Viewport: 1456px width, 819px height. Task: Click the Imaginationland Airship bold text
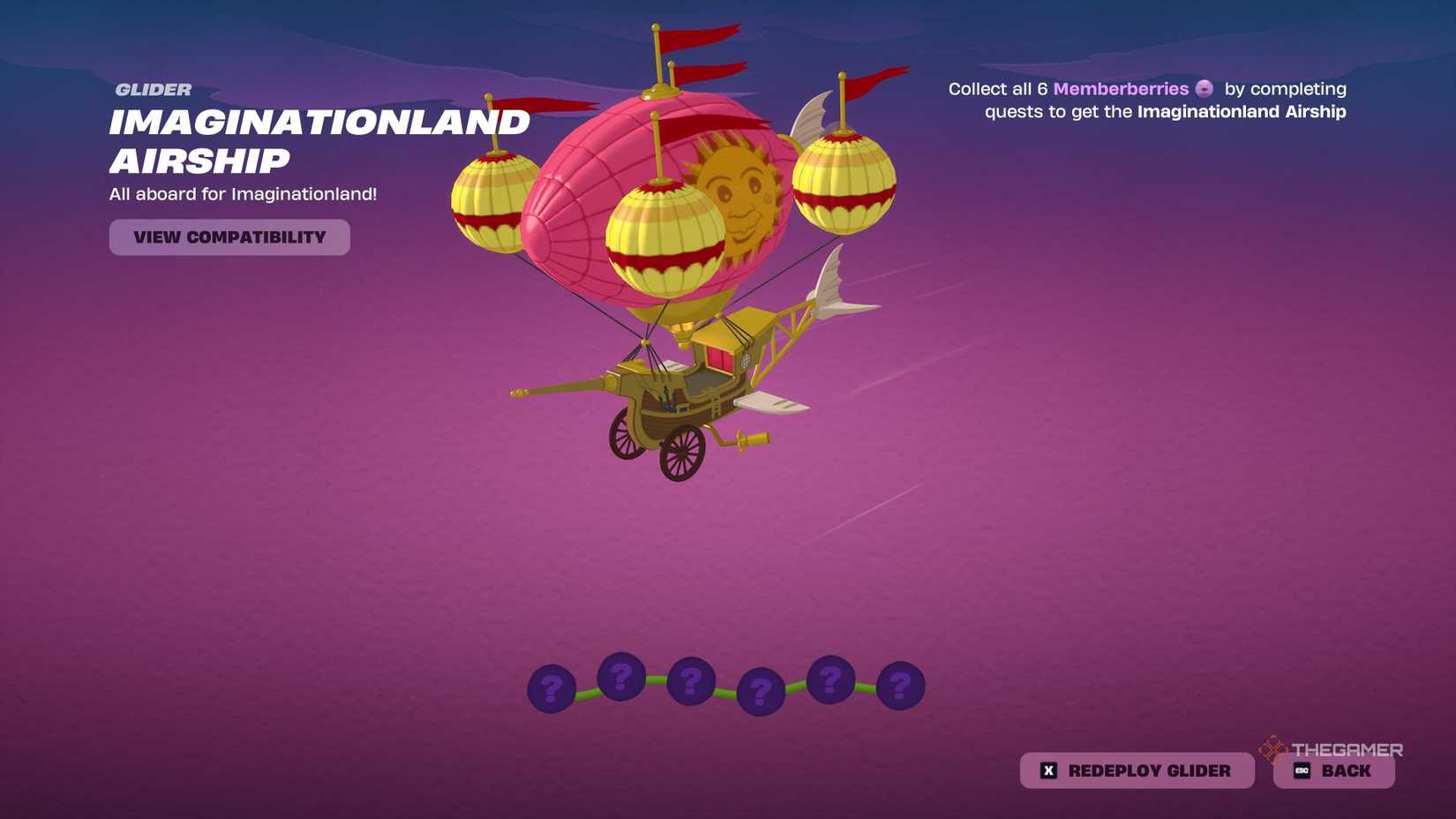[x=1242, y=111]
